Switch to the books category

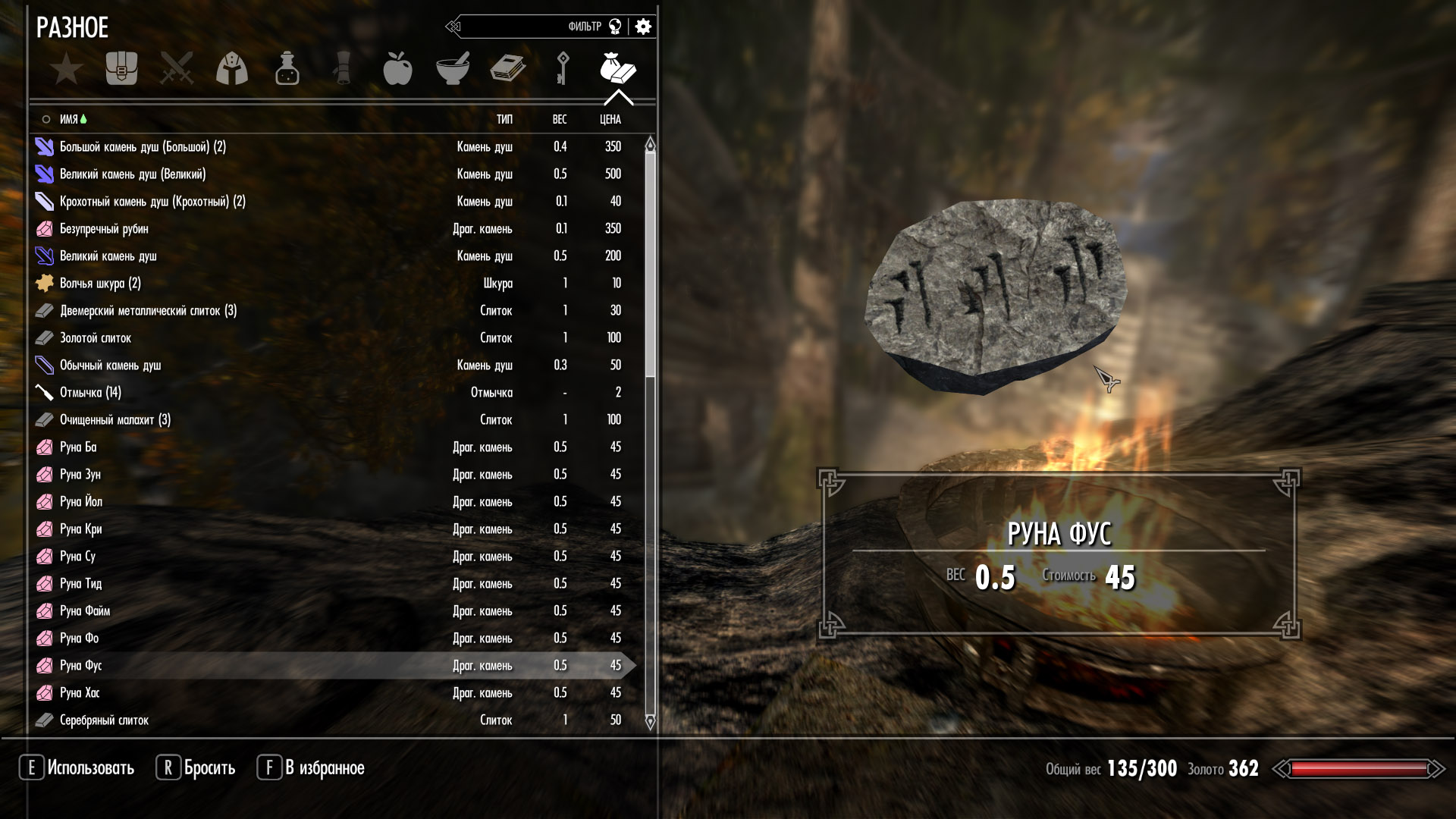pyautogui.click(x=507, y=69)
